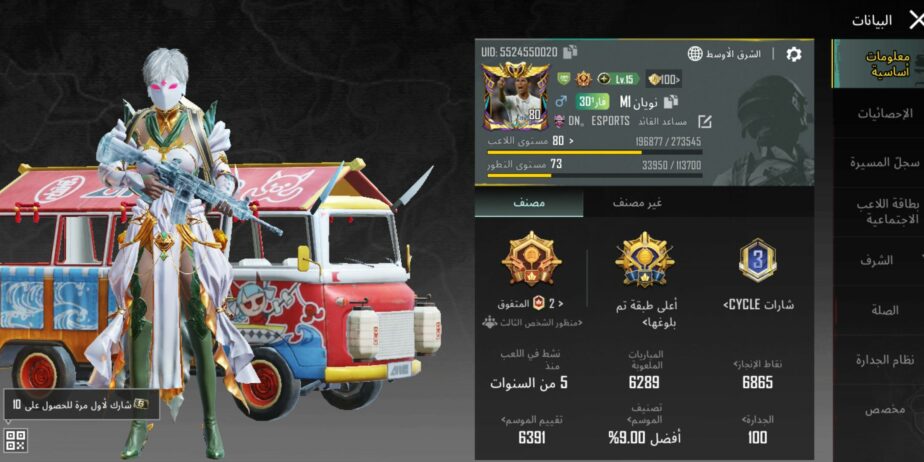Close the profile data screen
This screenshot has height=462, width=924.
(x=912, y=19)
